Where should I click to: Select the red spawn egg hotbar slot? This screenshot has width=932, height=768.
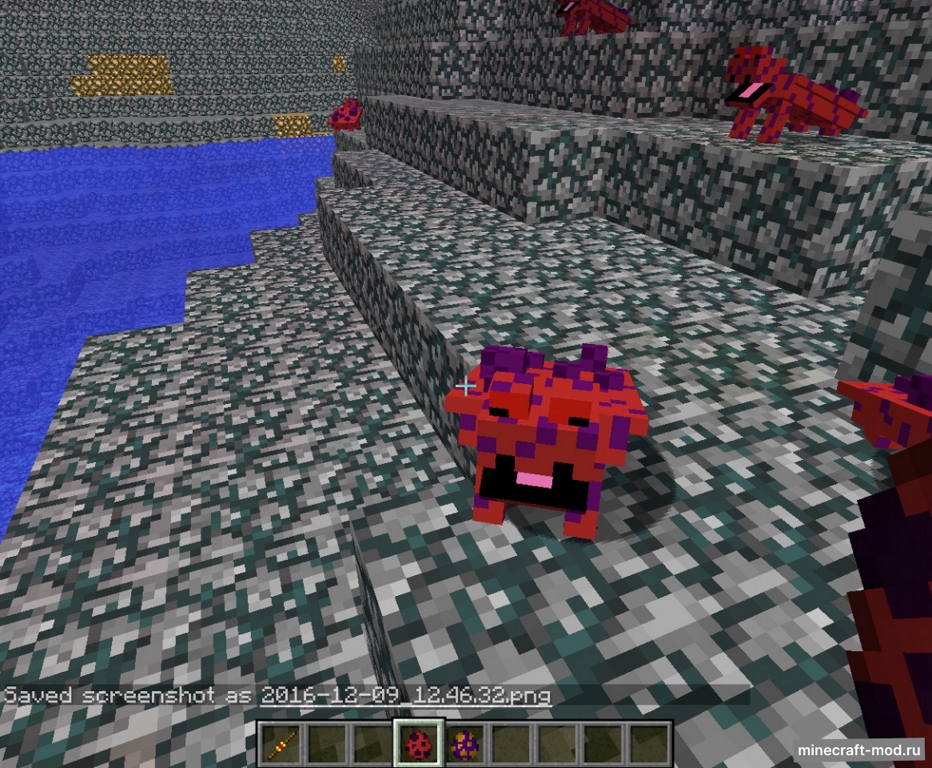pyautogui.click(x=417, y=744)
